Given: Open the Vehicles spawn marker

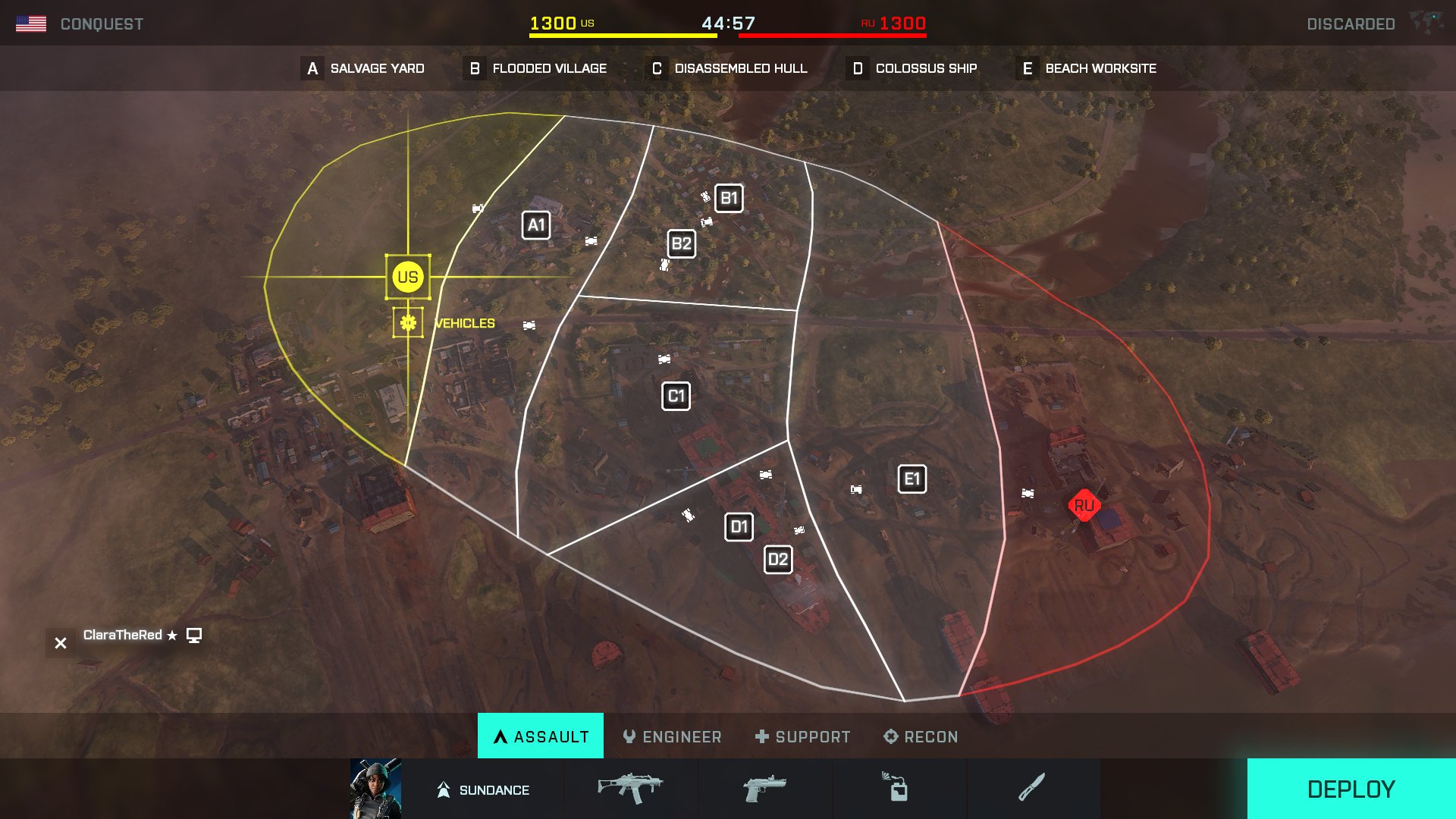Looking at the screenshot, I should pos(408,323).
